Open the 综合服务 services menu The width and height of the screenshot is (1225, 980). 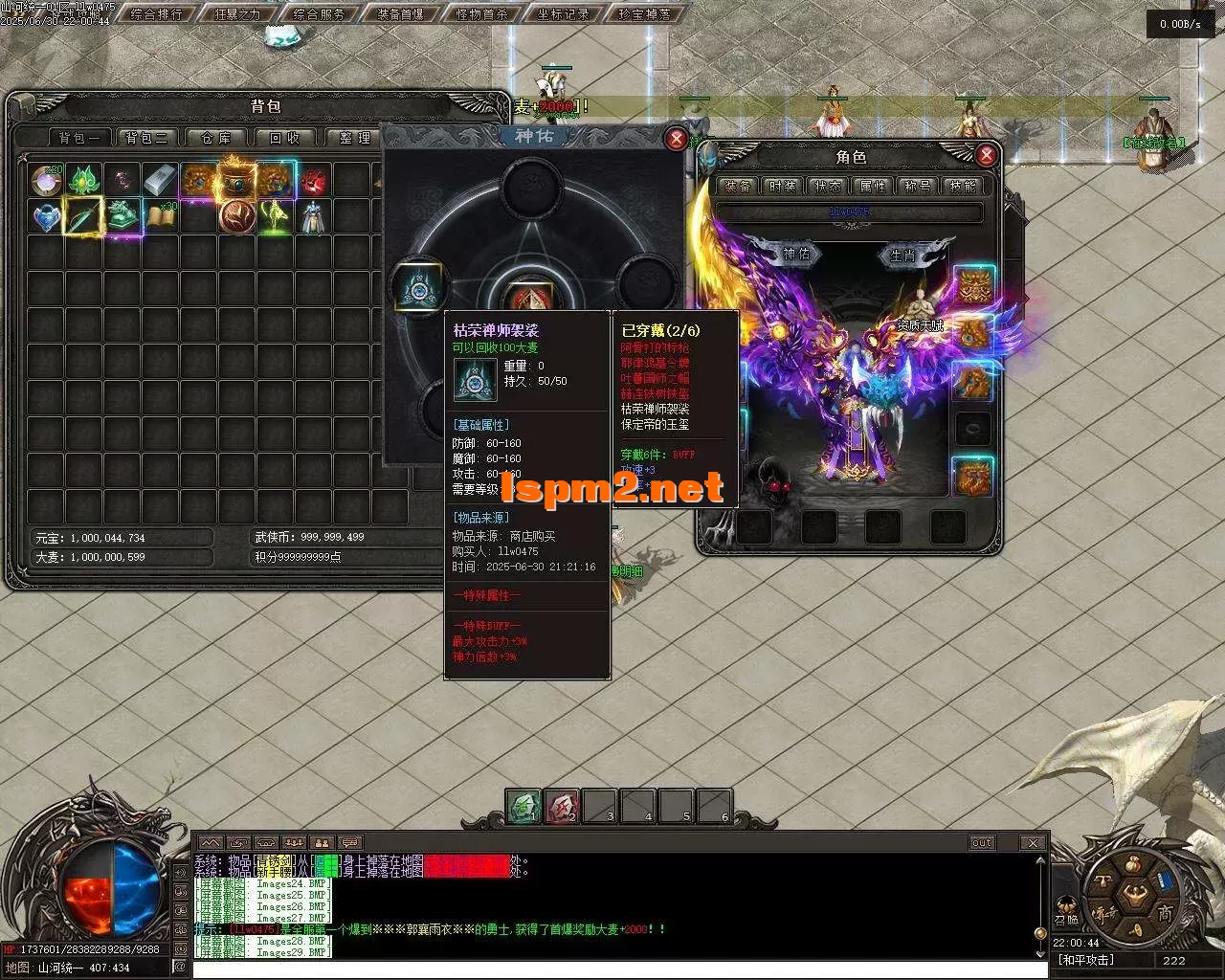(x=320, y=14)
